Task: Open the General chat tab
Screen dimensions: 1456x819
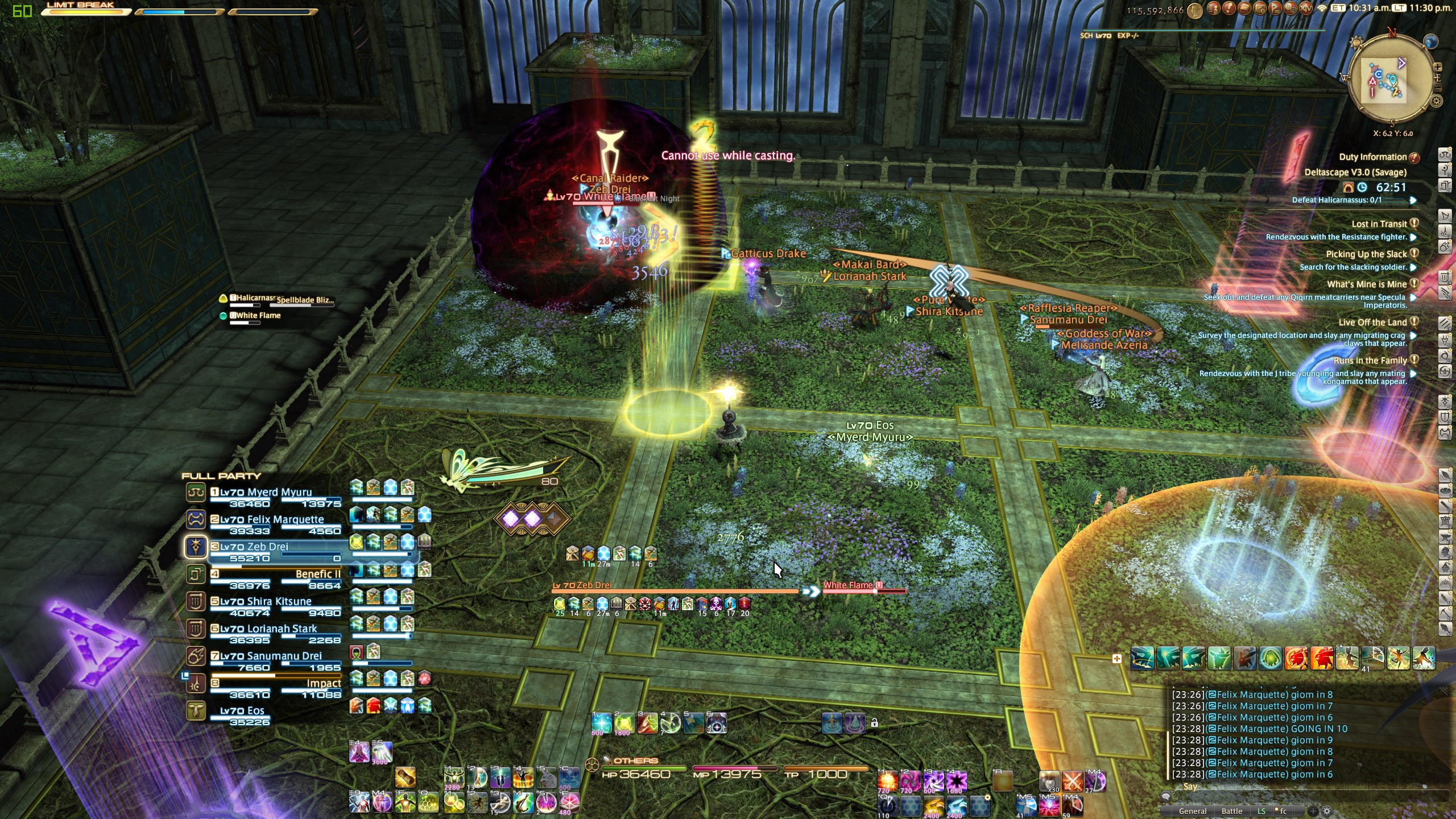Action: point(1193,811)
